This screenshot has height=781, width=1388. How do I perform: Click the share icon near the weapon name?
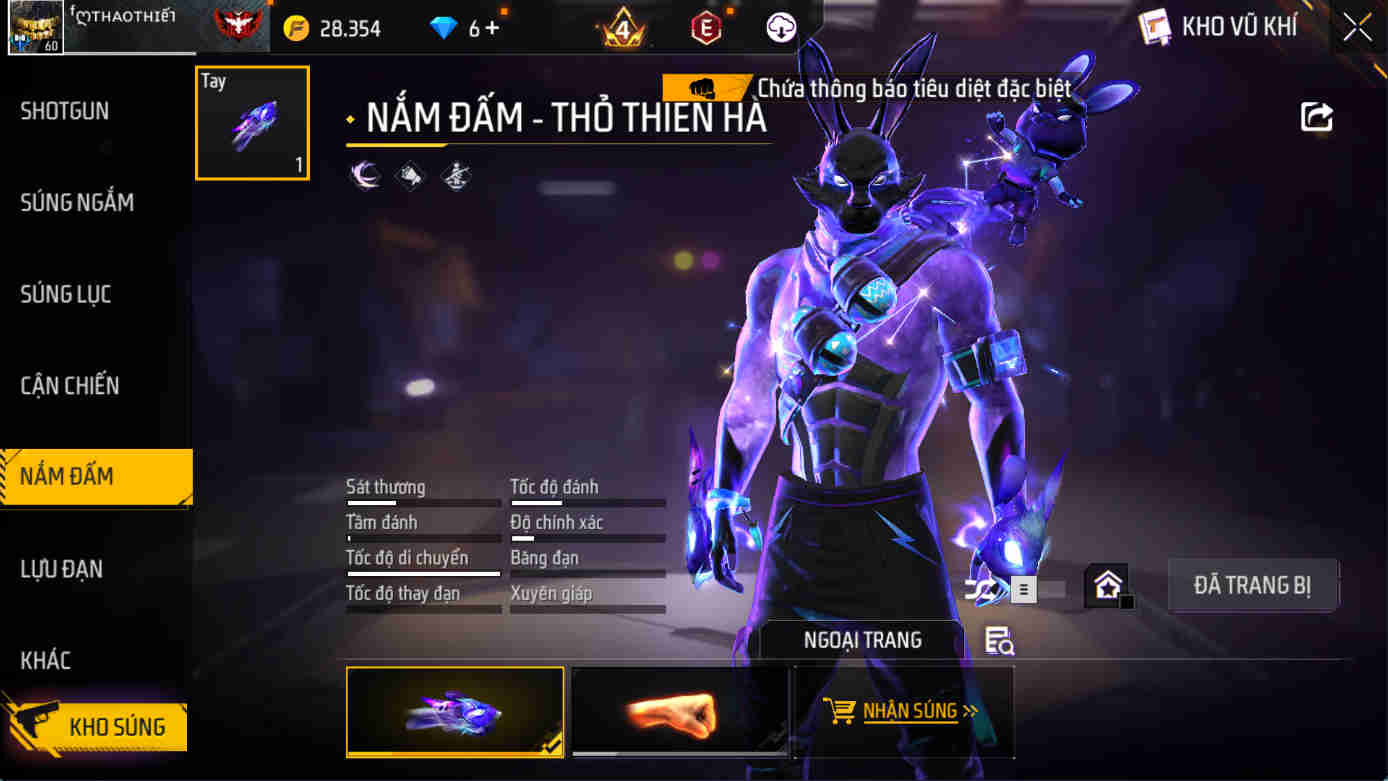pos(1317,116)
